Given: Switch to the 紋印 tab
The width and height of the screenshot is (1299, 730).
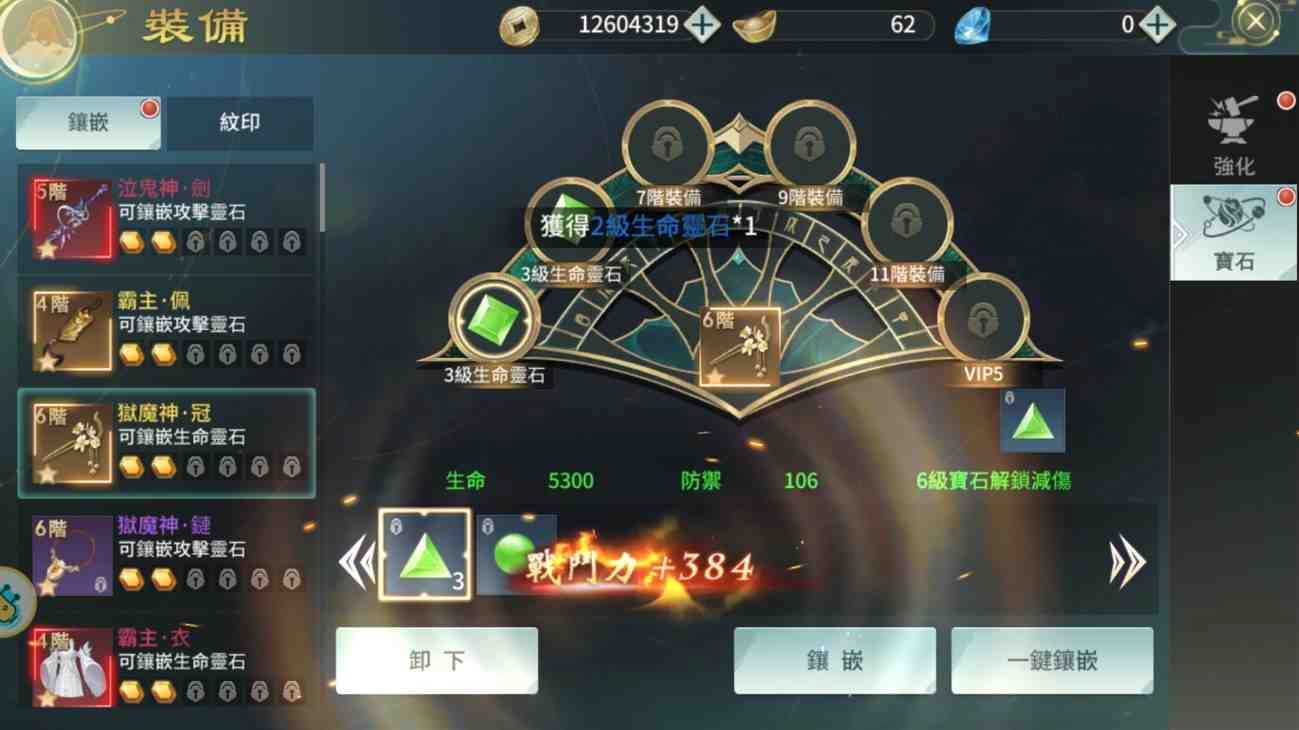Looking at the screenshot, I should pyautogui.click(x=241, y=123).
